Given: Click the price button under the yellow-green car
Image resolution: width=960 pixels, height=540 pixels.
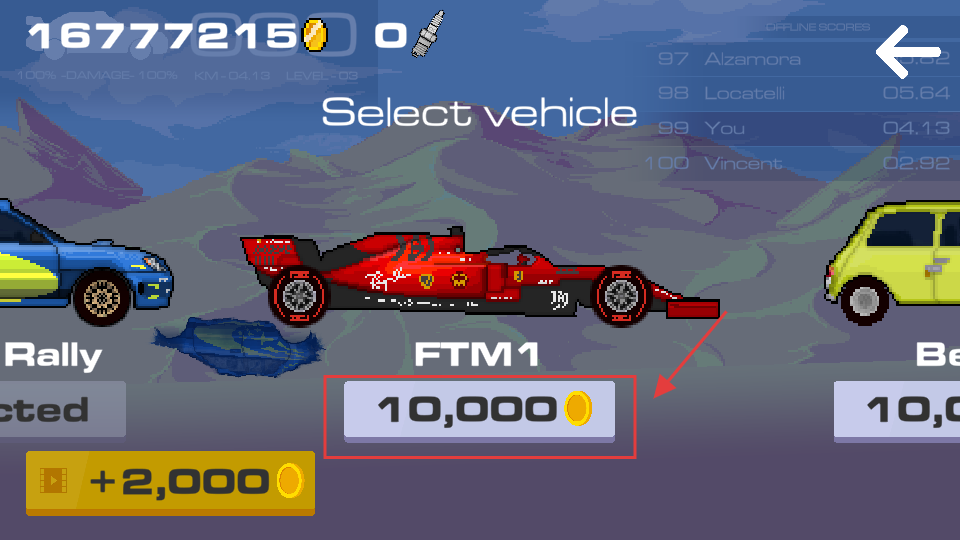Looking at the screenshot, I should (898, 410).
